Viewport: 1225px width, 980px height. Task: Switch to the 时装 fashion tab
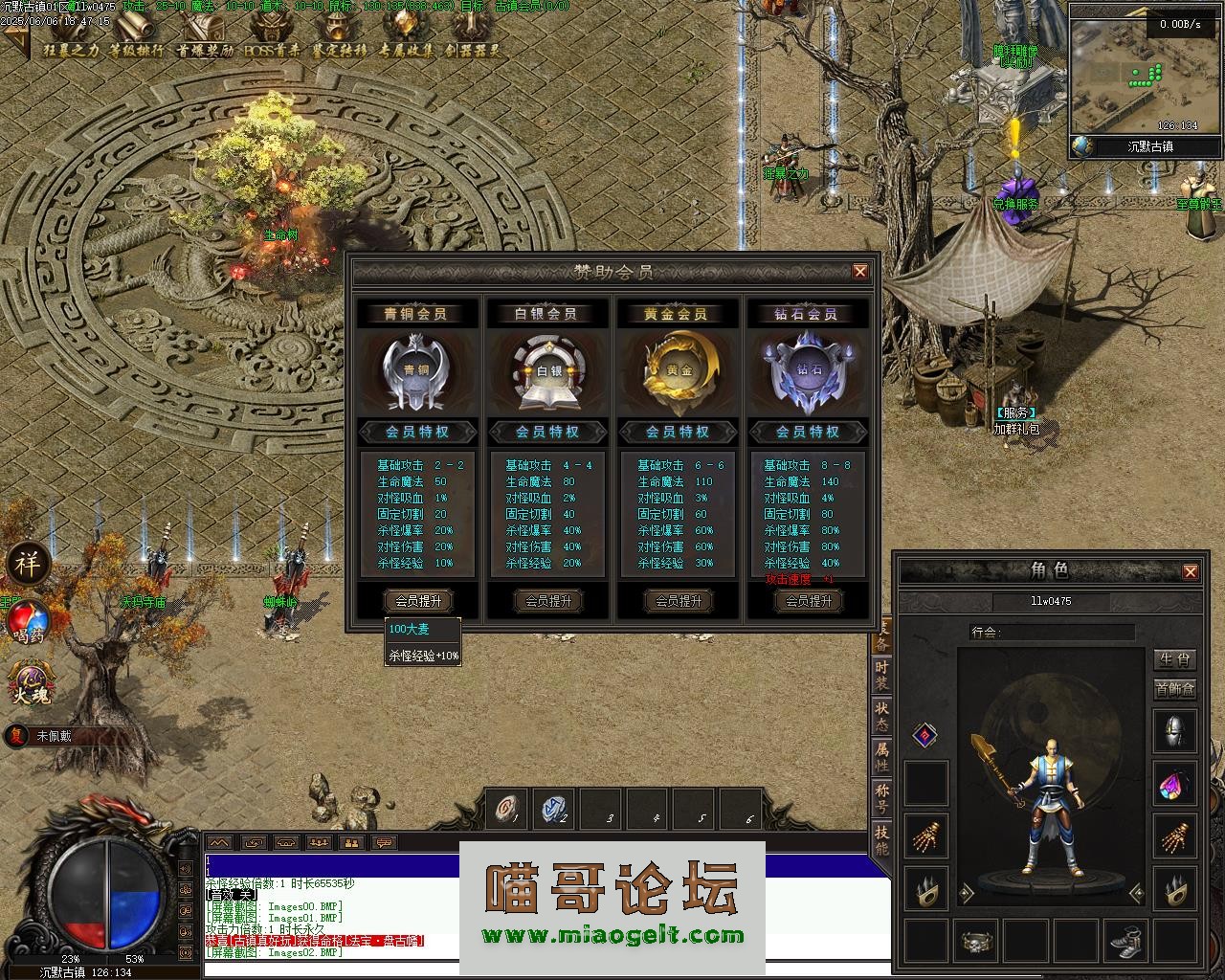tap(881, 675)
